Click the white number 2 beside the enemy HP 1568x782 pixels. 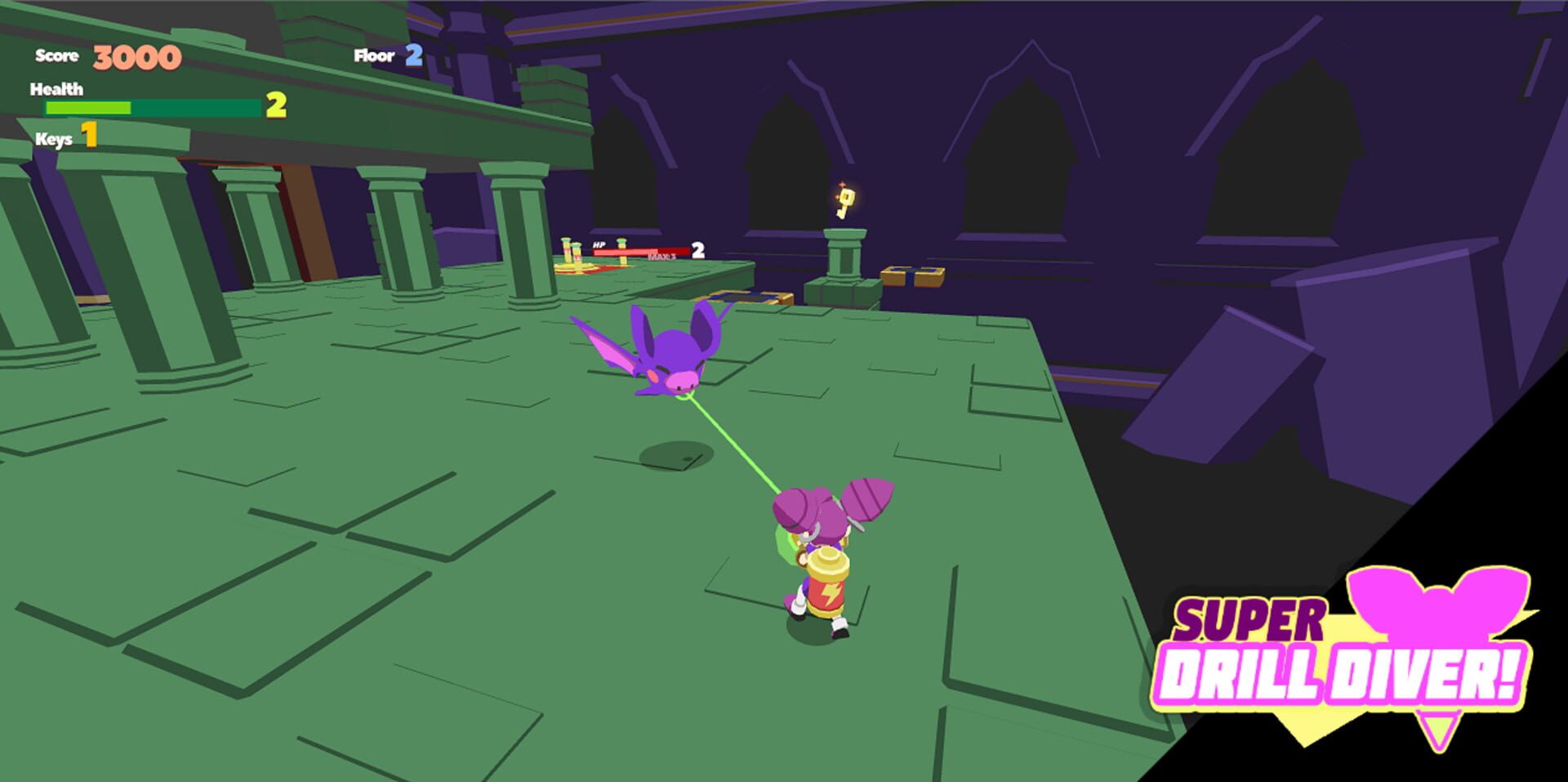(697, 249)
